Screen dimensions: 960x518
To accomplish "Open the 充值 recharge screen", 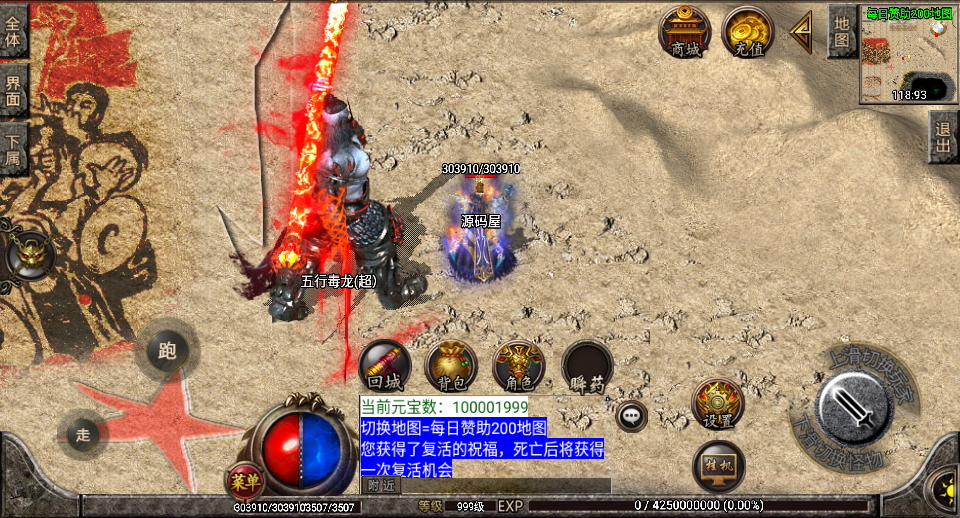I will tap(747, 32).
